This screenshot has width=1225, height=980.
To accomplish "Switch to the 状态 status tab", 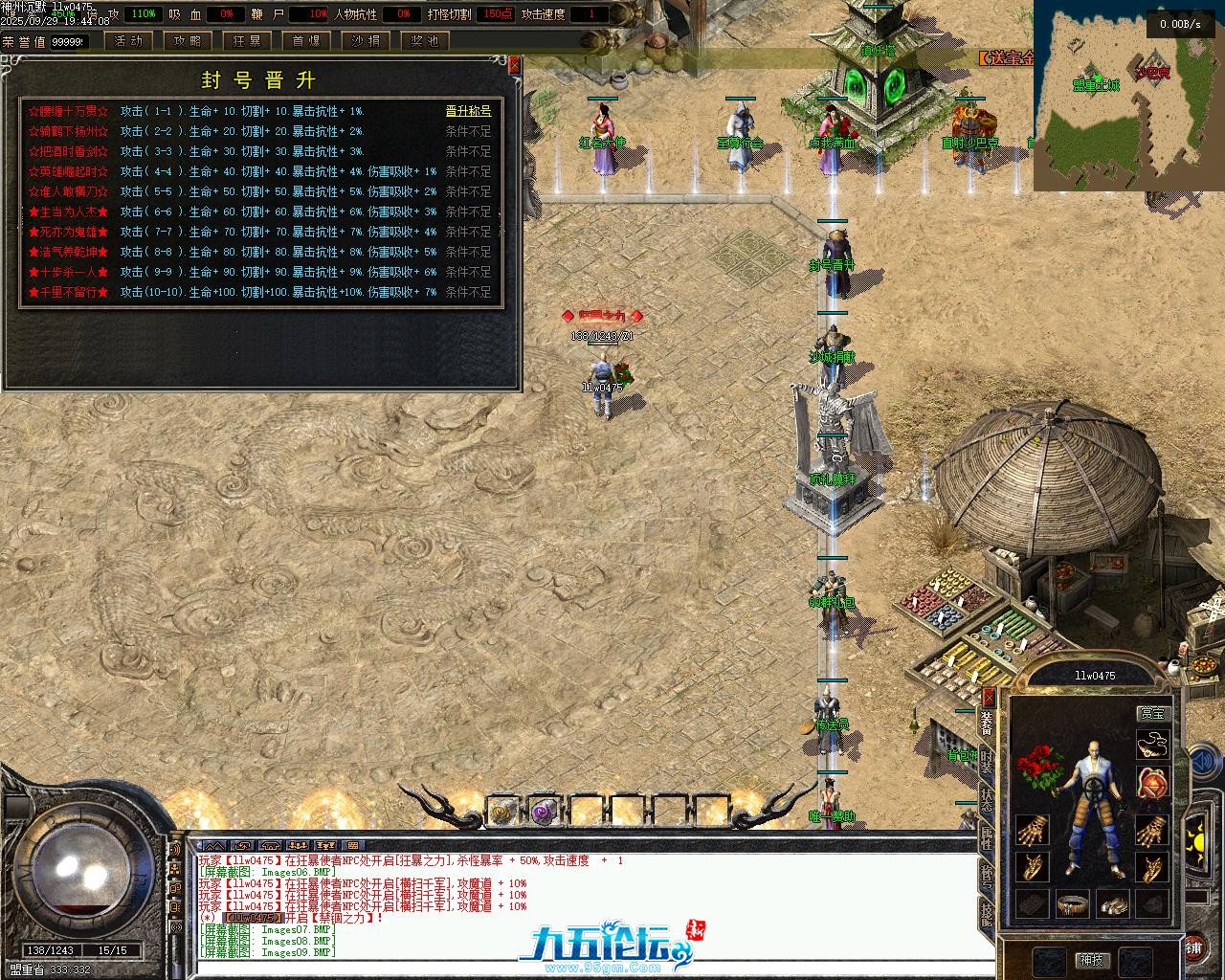I will click(987, 797).
